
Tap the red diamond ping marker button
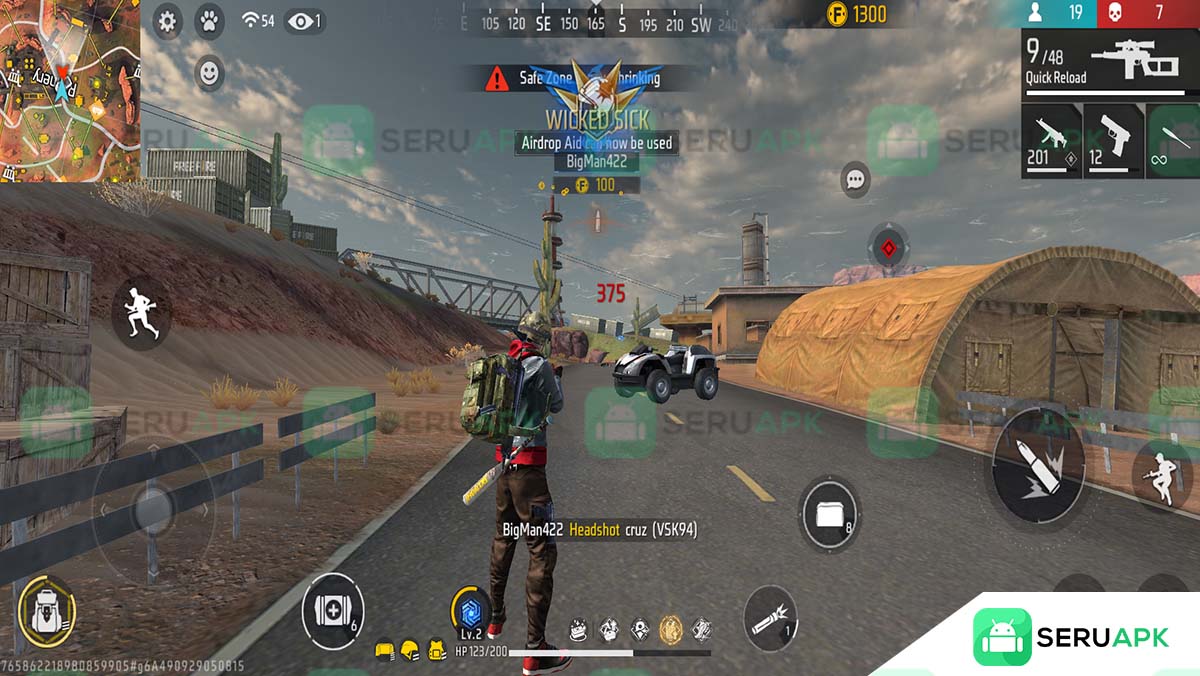point(888,247)
